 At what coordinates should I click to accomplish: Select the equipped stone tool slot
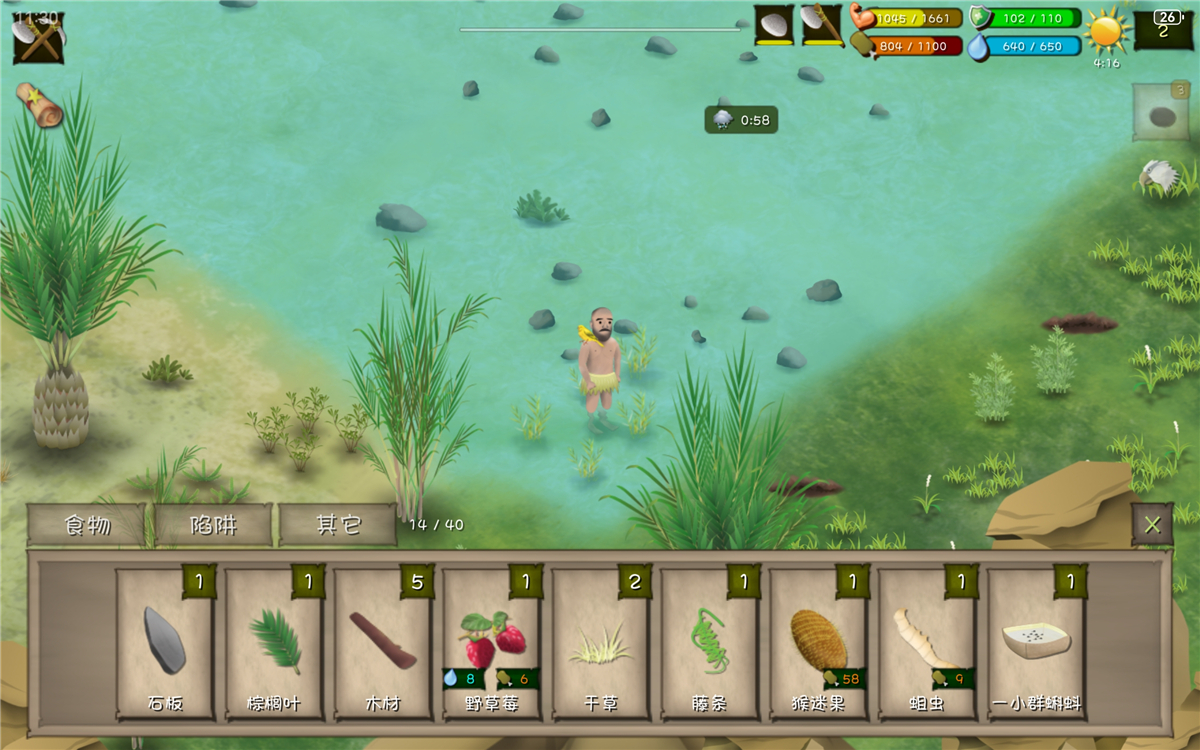pyautogui.click(x=774, y=25)
